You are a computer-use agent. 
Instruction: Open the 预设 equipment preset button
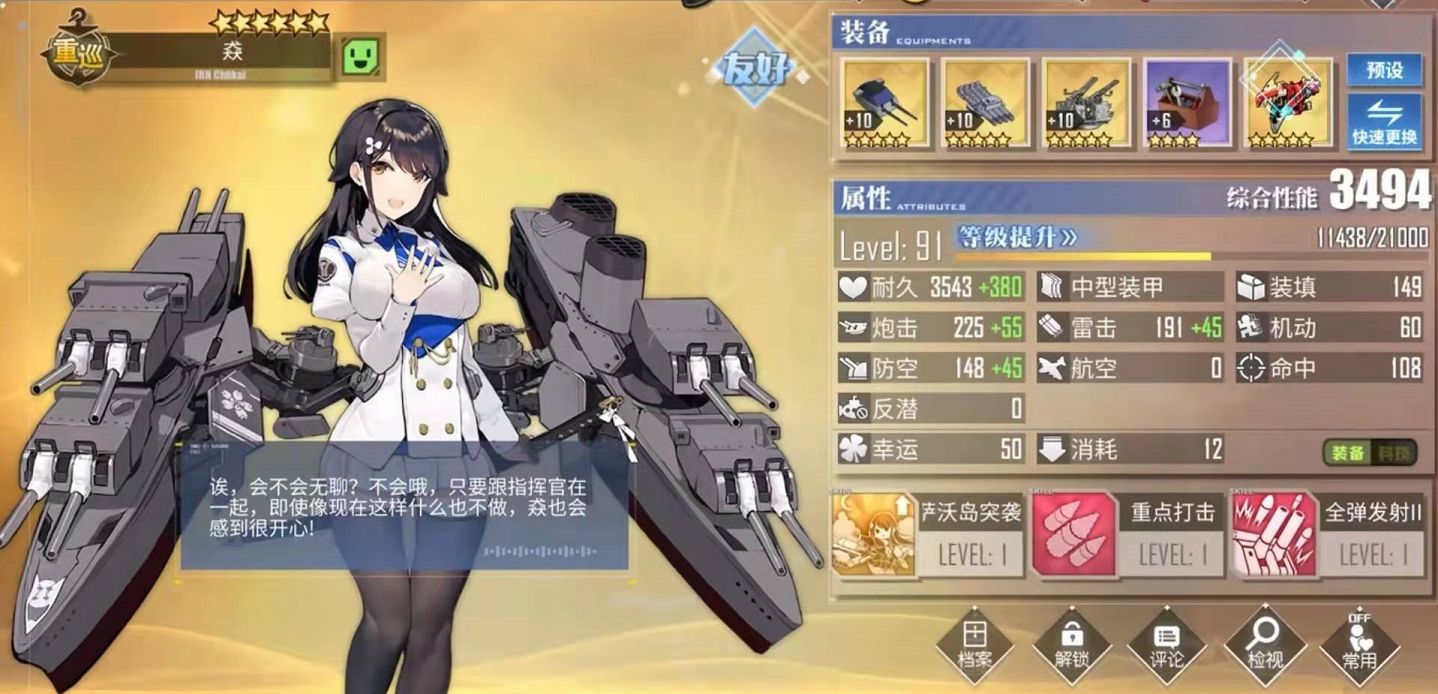(x=1384, y=70)
